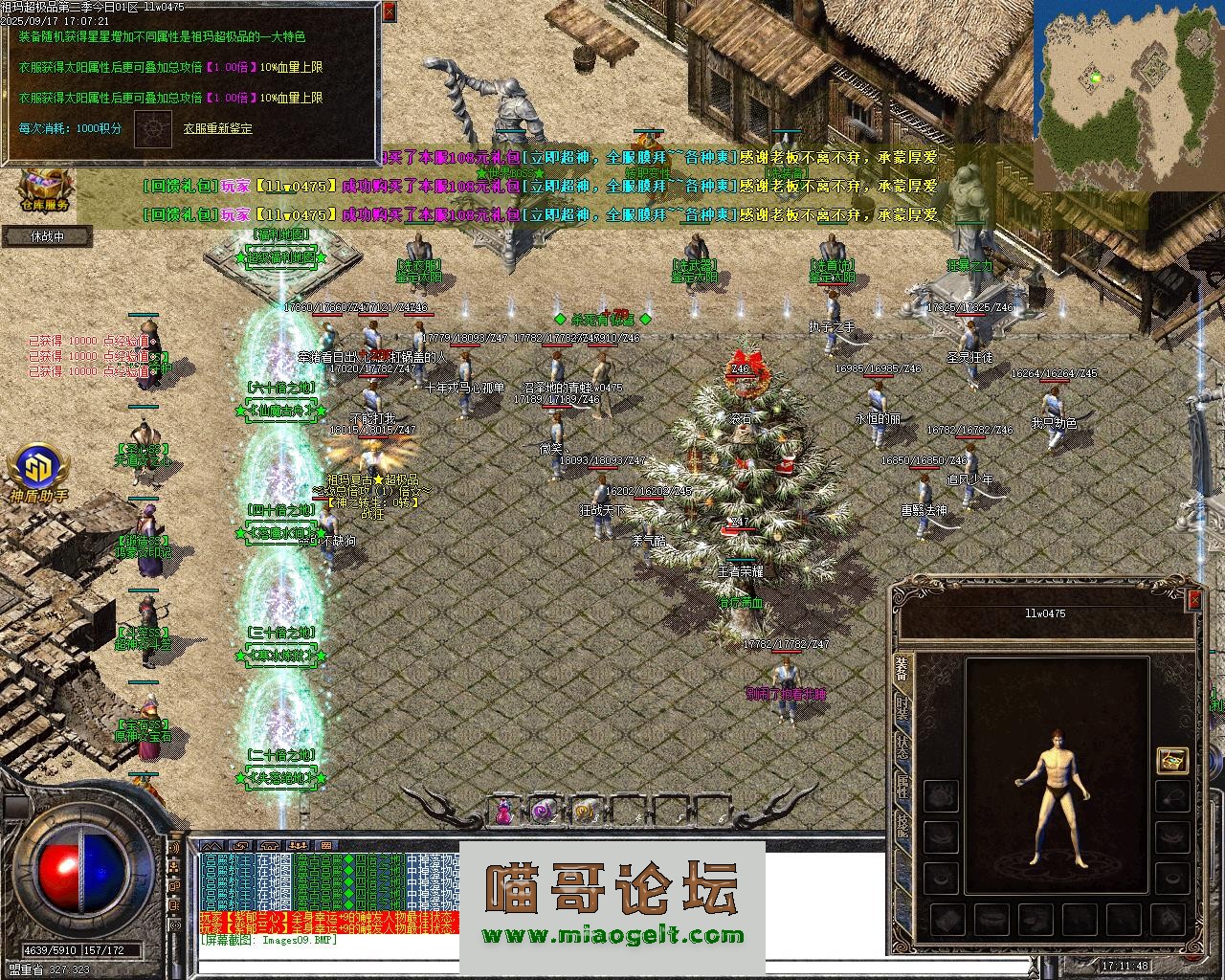The height and width of the screenshot is (980, 1225).
Task: Click the three-figures group button above chat
Action: point(299,846)
